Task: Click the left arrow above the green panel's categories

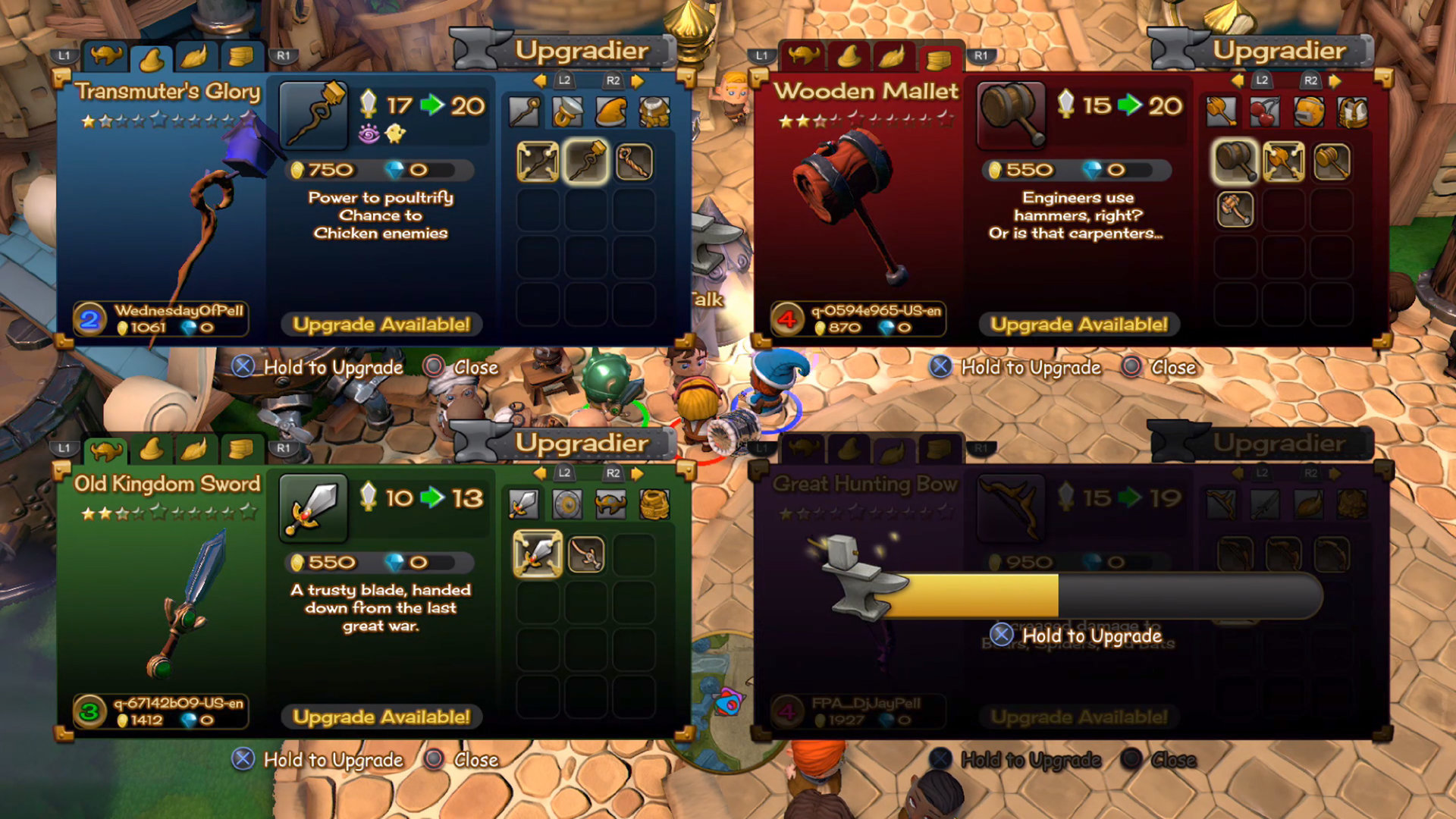Action: coord(540,473)
